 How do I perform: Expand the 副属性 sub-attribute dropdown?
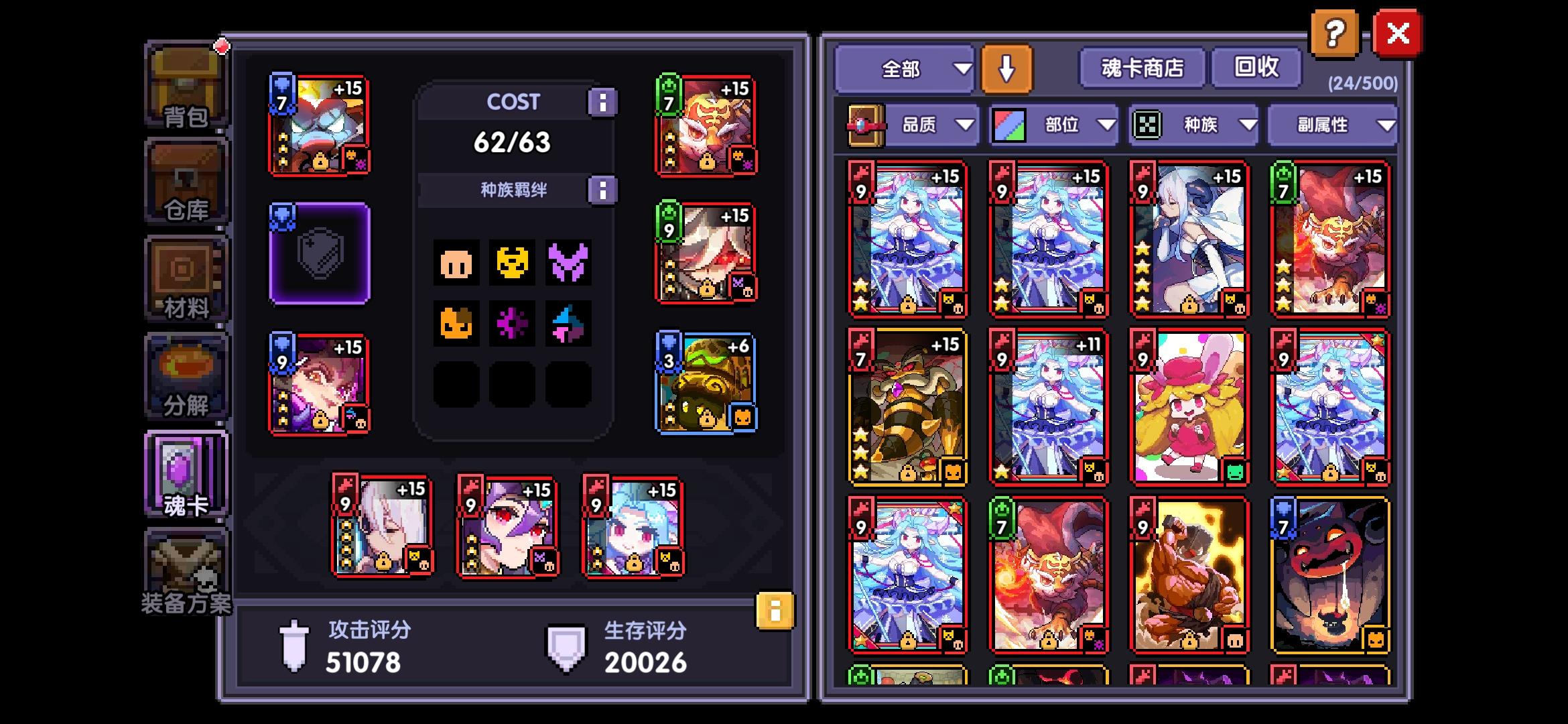pyautogui.click(x=1333, y=125)
